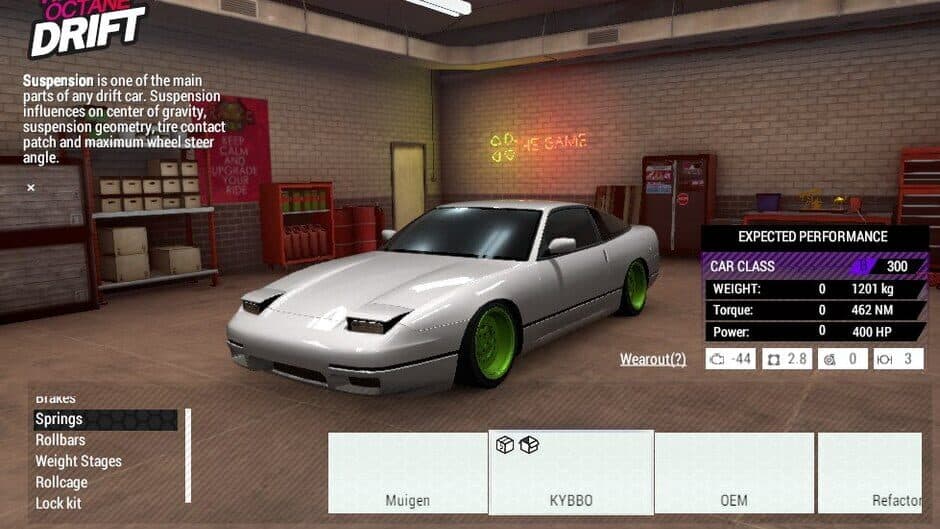This screenshot has width=940, height=529.
Task: Select the Springs category
Action: (59, 419)
